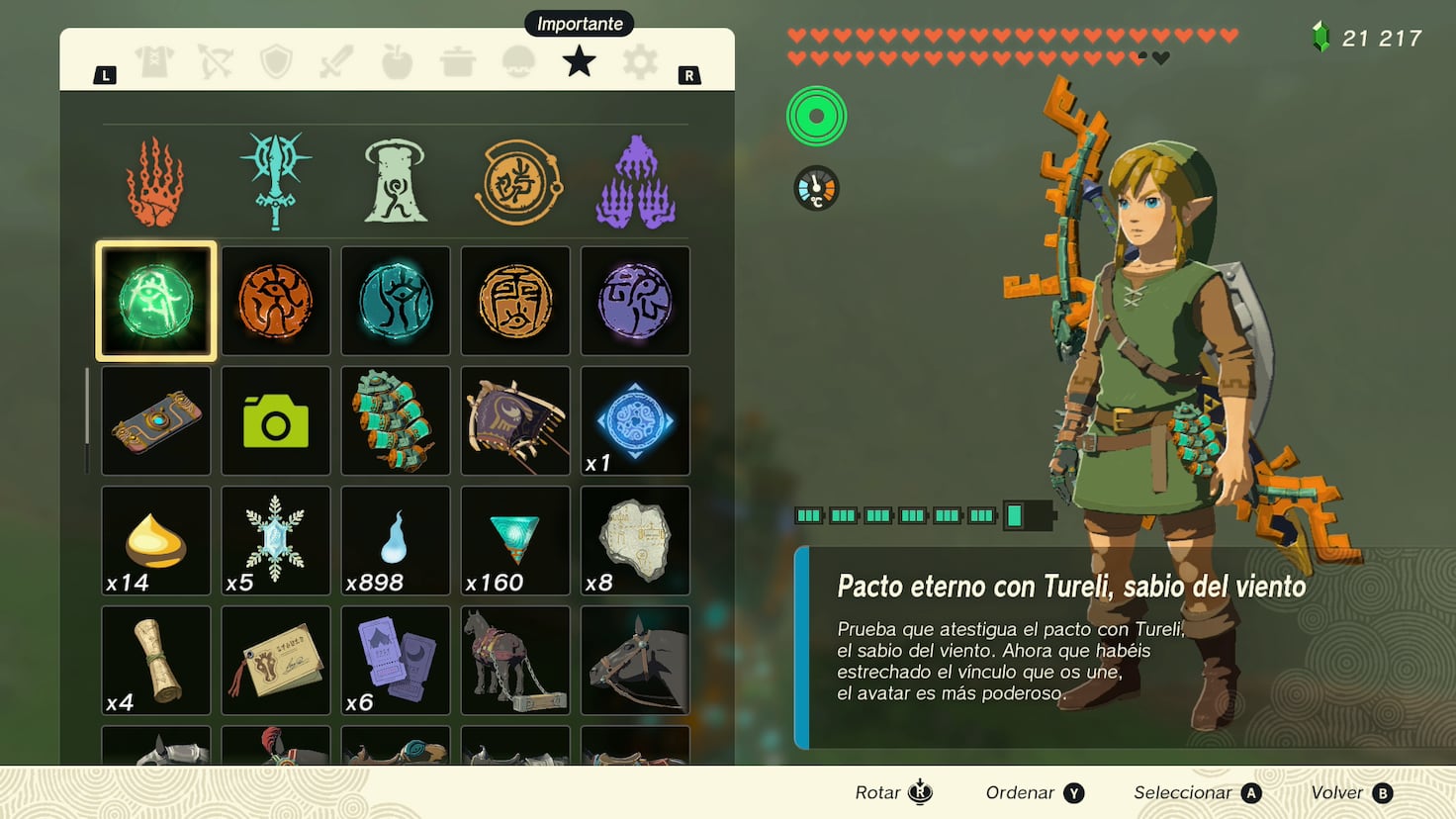Open the shield inventory category
1456x819 pixels.
276,61
